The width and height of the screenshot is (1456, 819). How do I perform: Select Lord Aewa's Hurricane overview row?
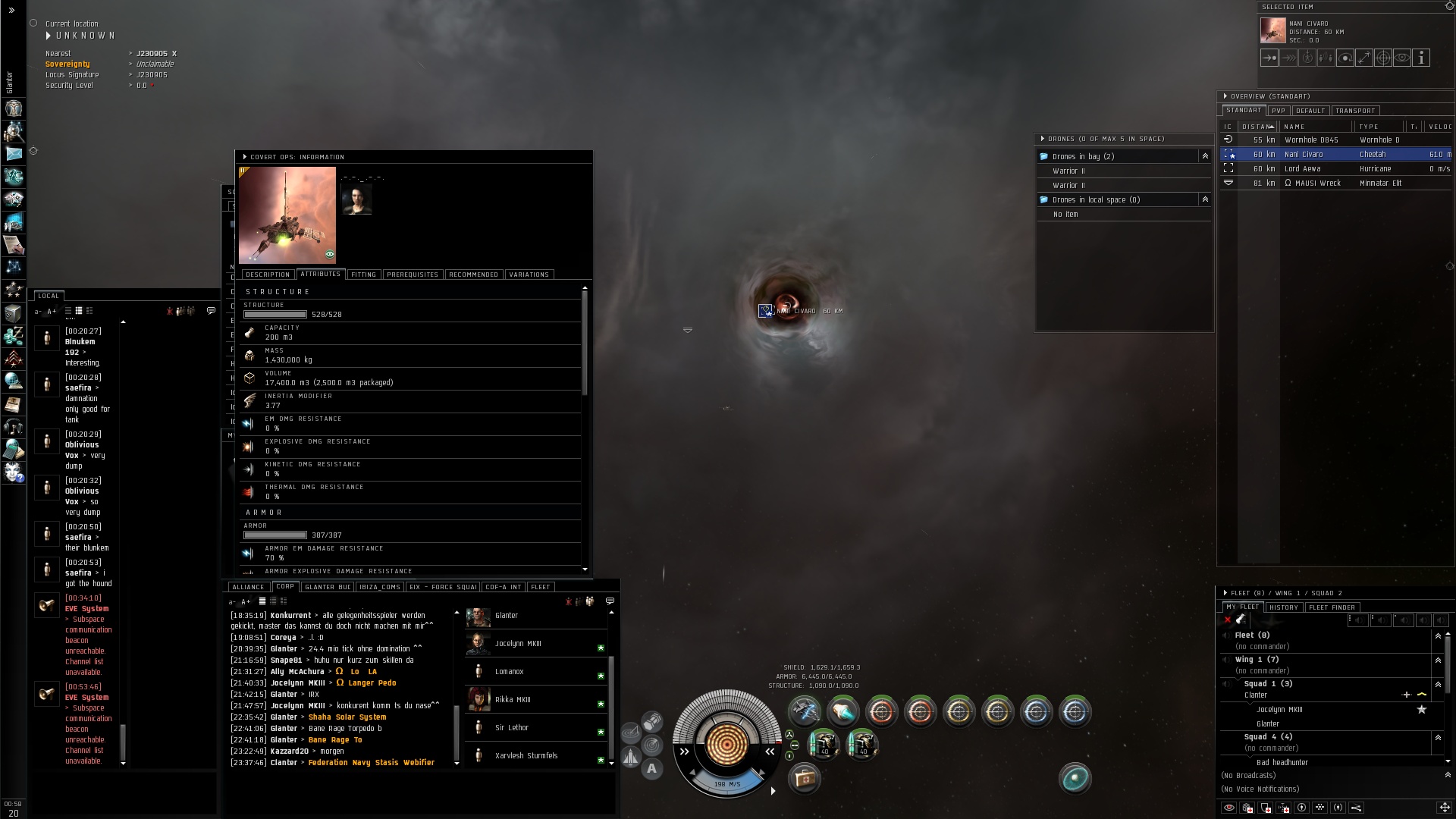1302,169
